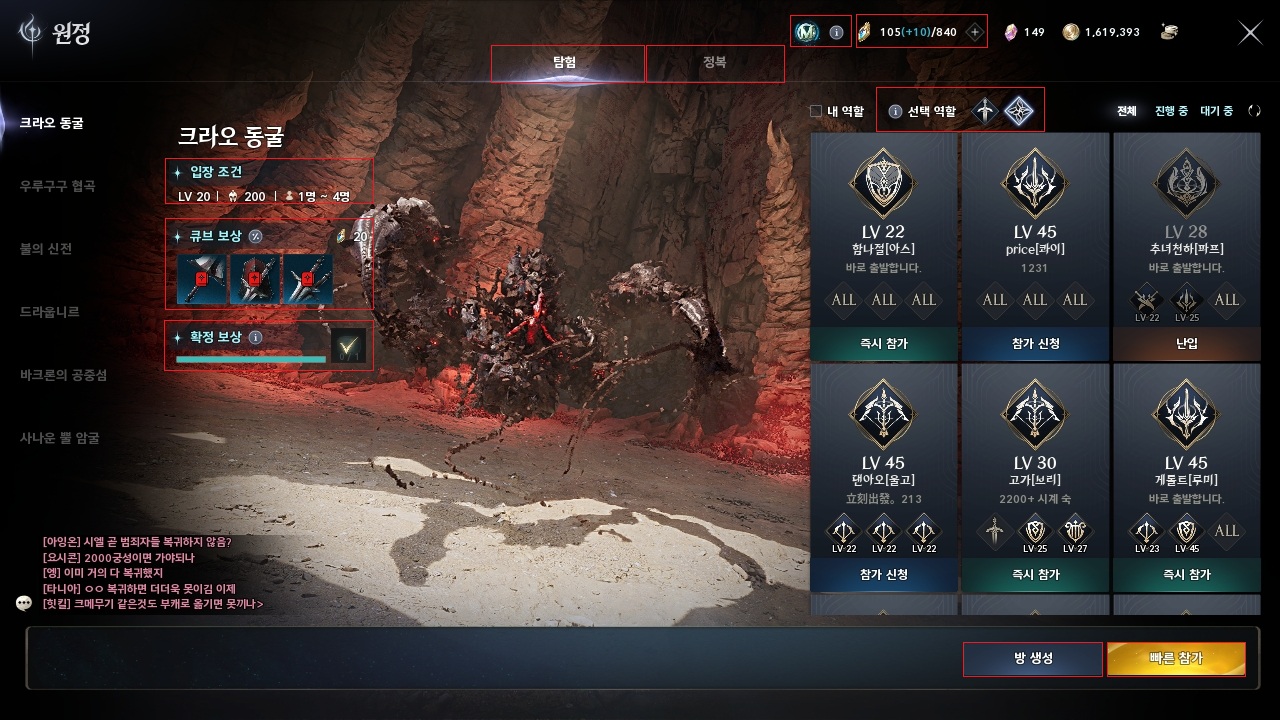The width and height of the screenshot is (1280, 720).
Task: Open 바크론의 공중섬 dungeon
Action: (x=64, y=375)
